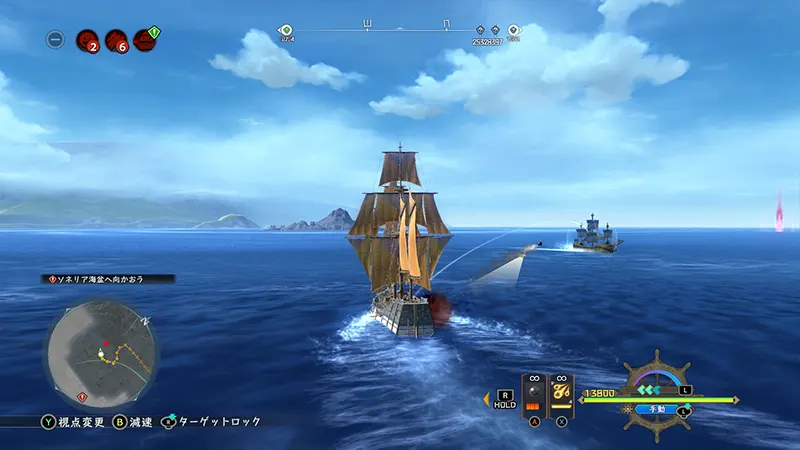800x450 pixels.
Task: Click the minus icon beside status icons
Action: (56, 40)
